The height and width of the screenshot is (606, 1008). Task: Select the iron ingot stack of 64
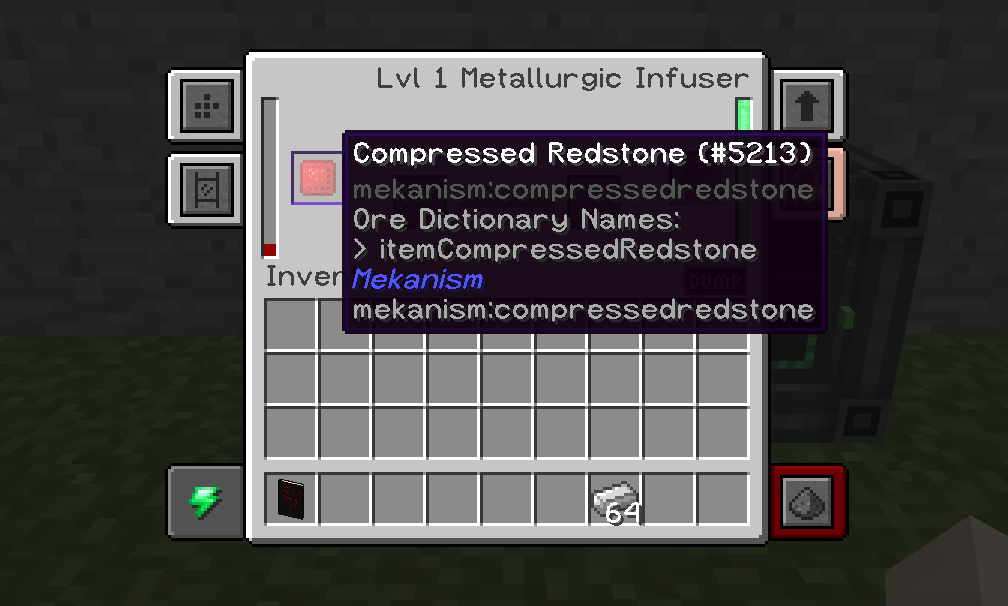614,499
